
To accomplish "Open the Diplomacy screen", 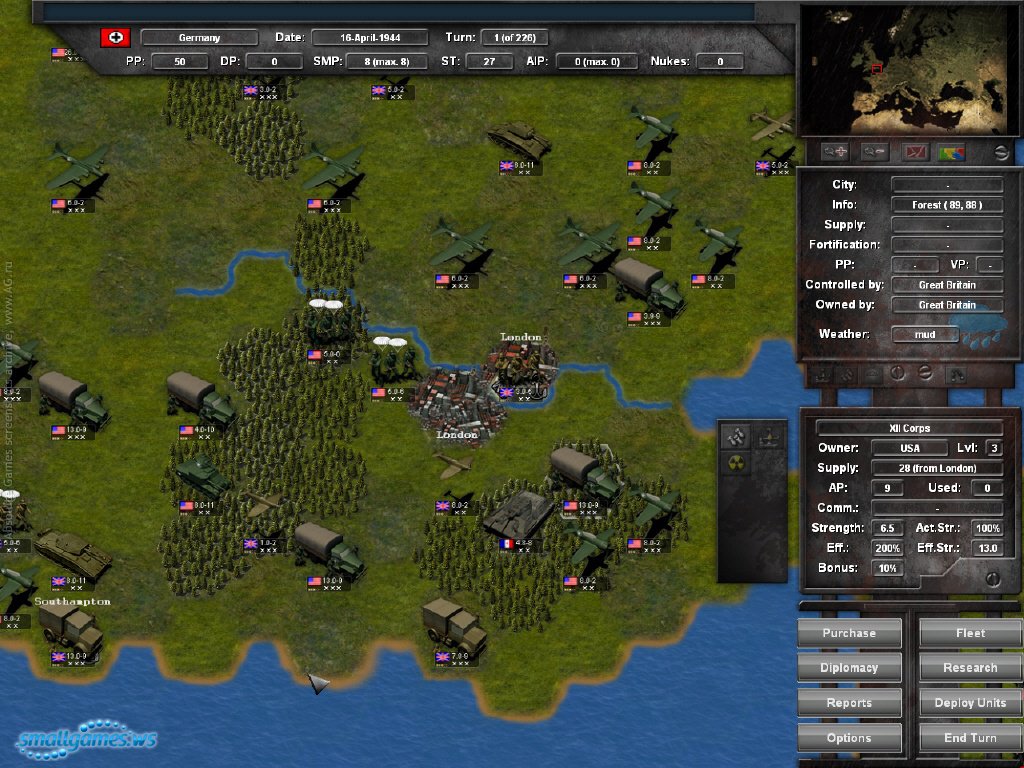I will pos(849,668).
